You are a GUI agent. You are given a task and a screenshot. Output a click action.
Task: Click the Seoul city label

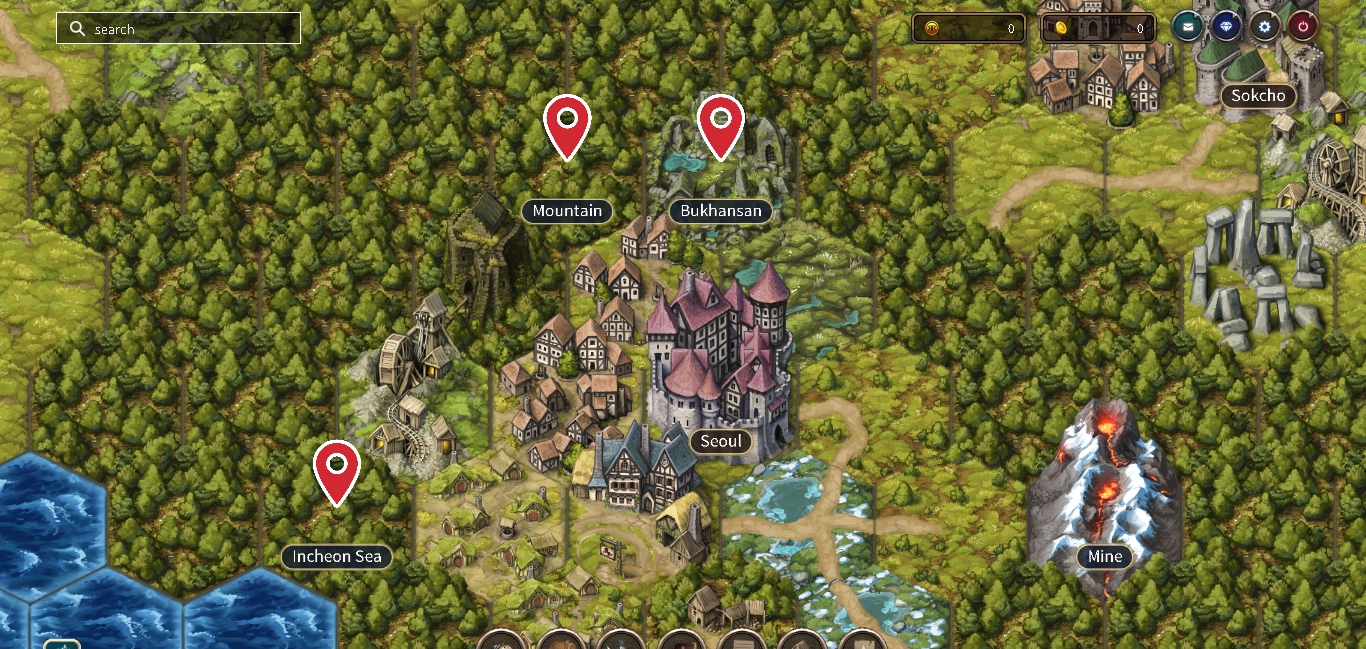pyautogui.click(x=721, y=441)
